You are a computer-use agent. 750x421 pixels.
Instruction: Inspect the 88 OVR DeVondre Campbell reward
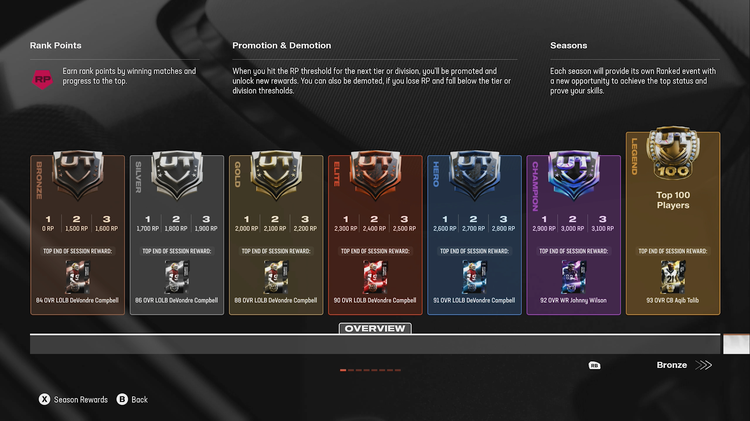click(276, 276)
